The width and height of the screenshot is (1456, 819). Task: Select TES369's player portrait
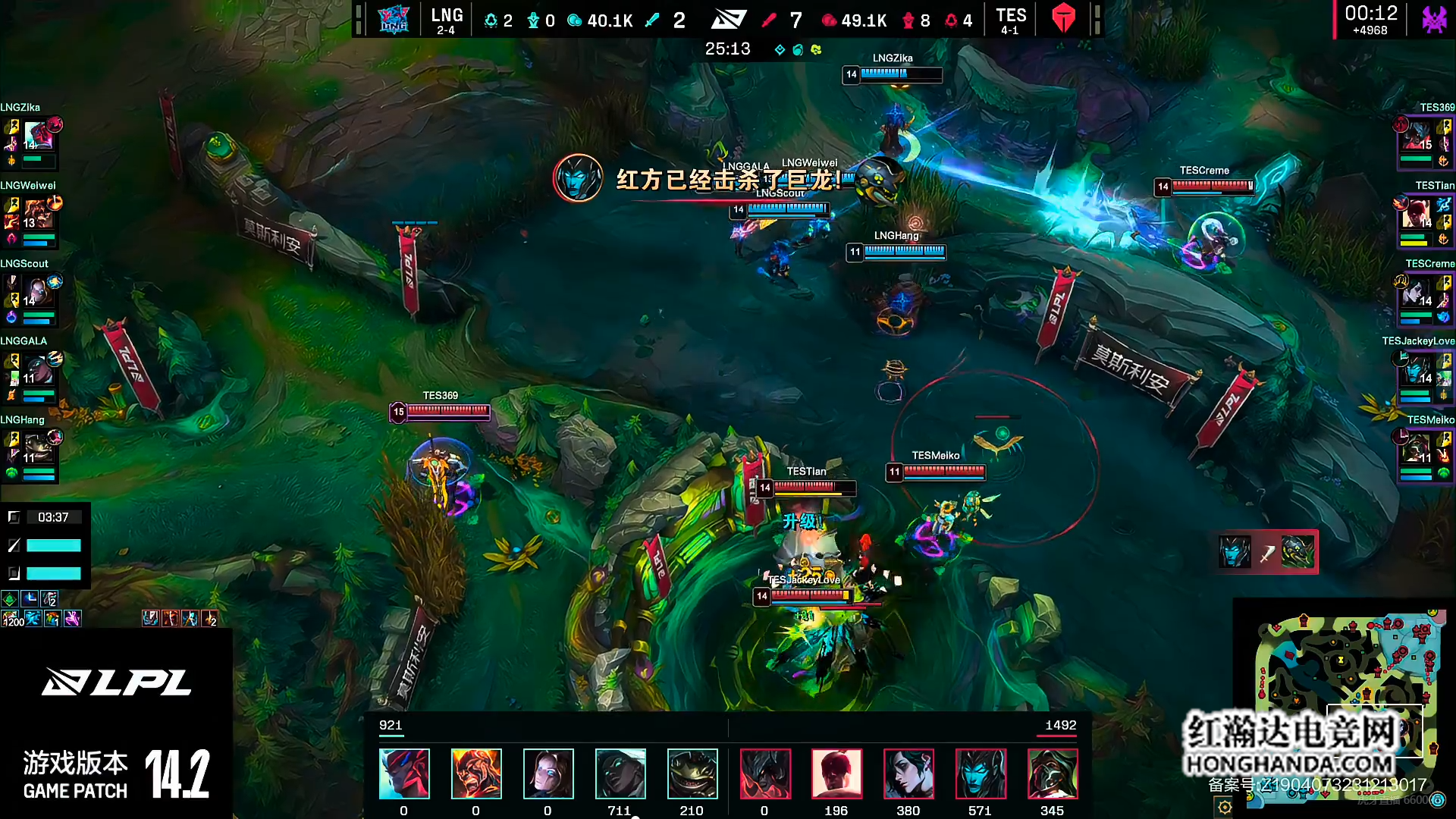[1415, 136]
